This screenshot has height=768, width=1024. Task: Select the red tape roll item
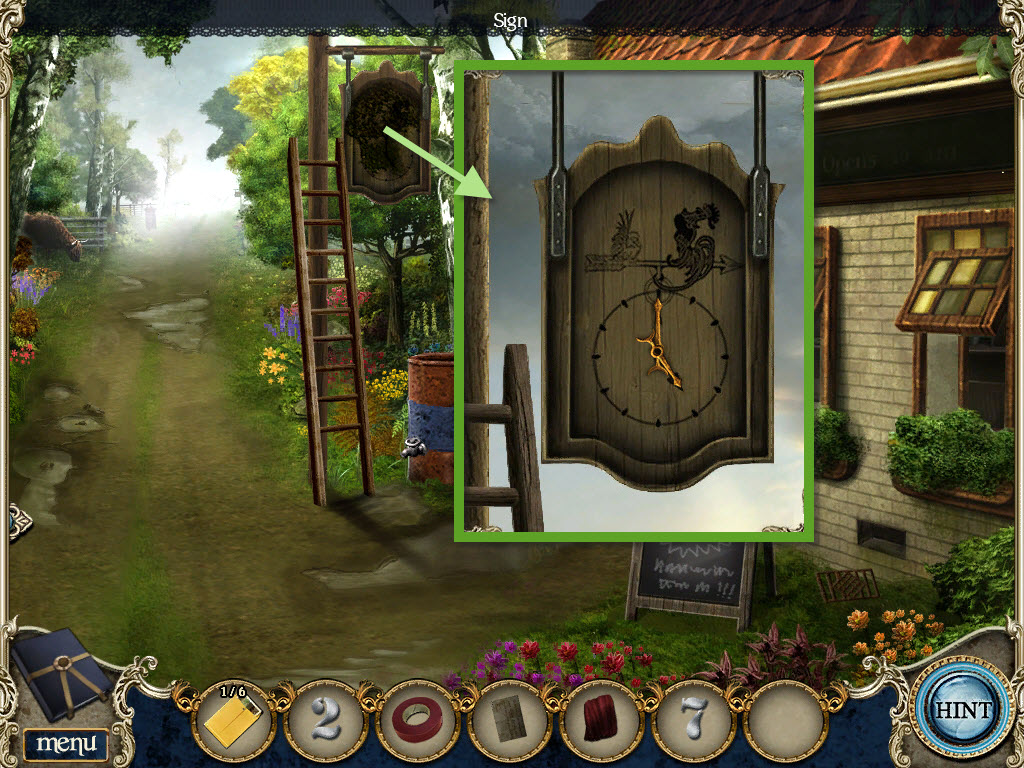[417, 720]
